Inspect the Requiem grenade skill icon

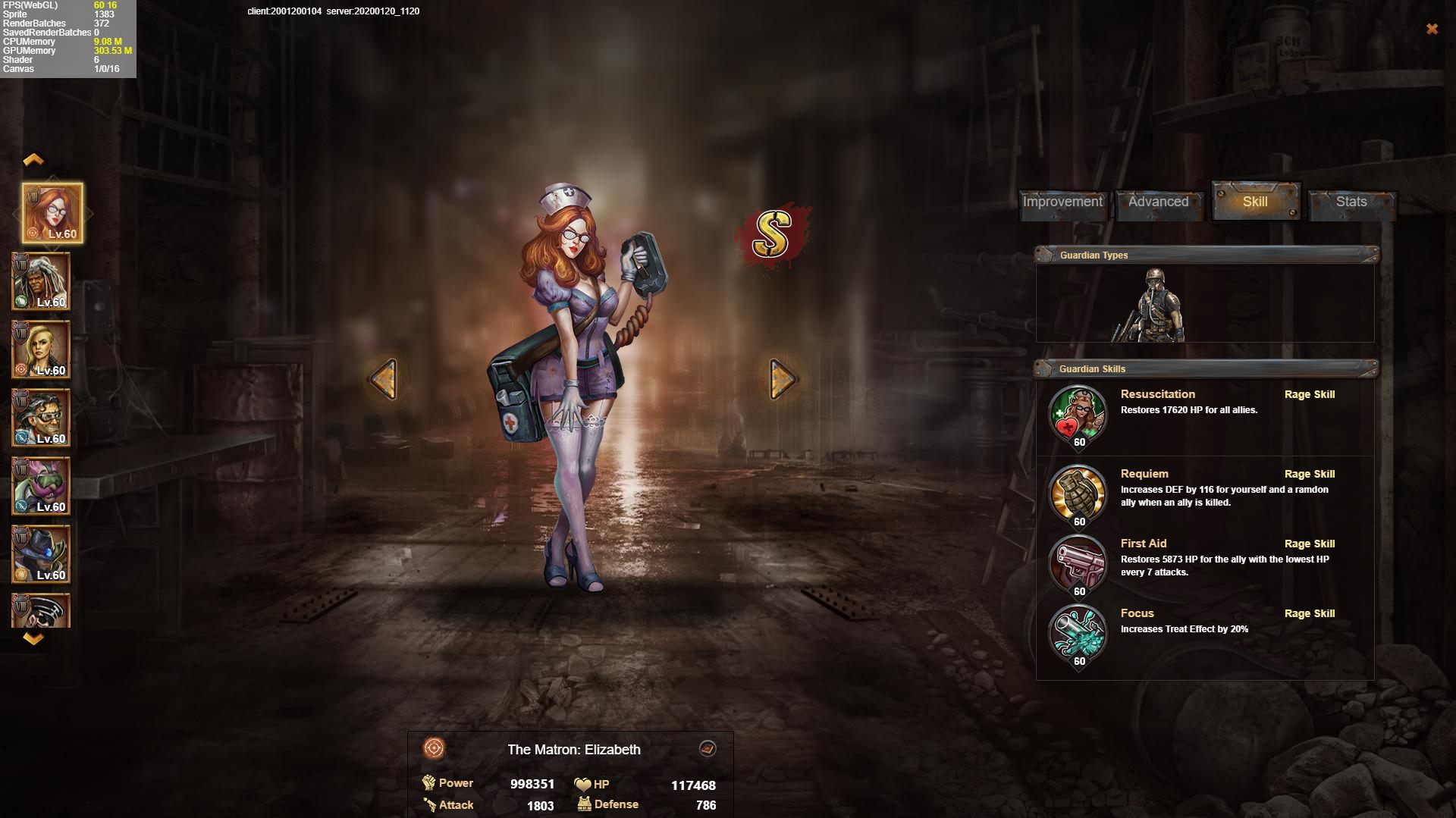pos(1078,493)
